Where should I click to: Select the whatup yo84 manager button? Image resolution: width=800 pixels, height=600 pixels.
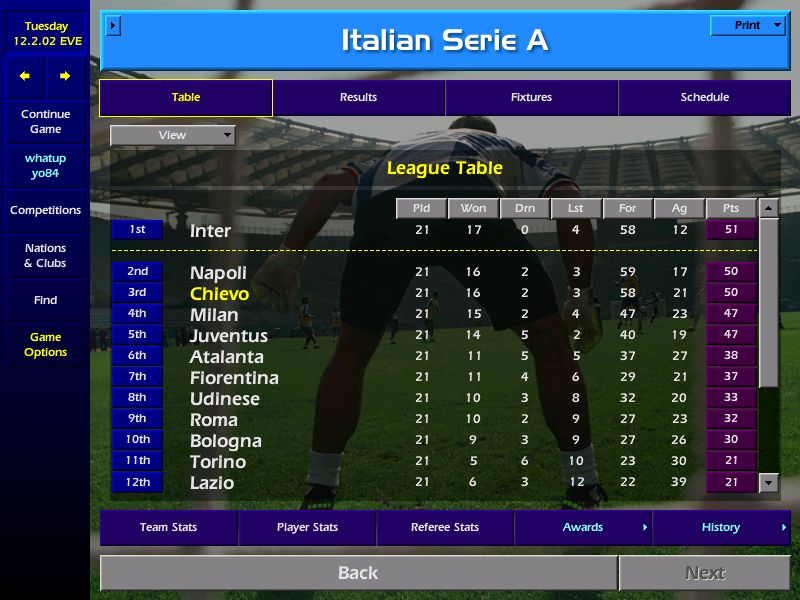pyautogui.click(x=45, y=166)
